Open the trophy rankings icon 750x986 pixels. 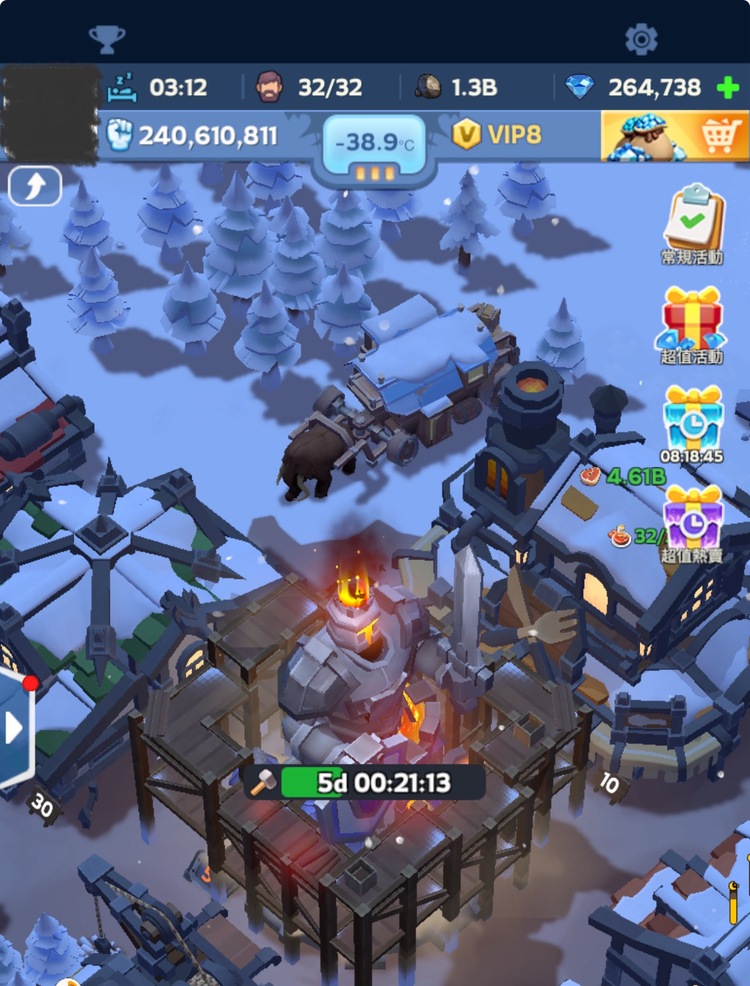click(107, 39)
